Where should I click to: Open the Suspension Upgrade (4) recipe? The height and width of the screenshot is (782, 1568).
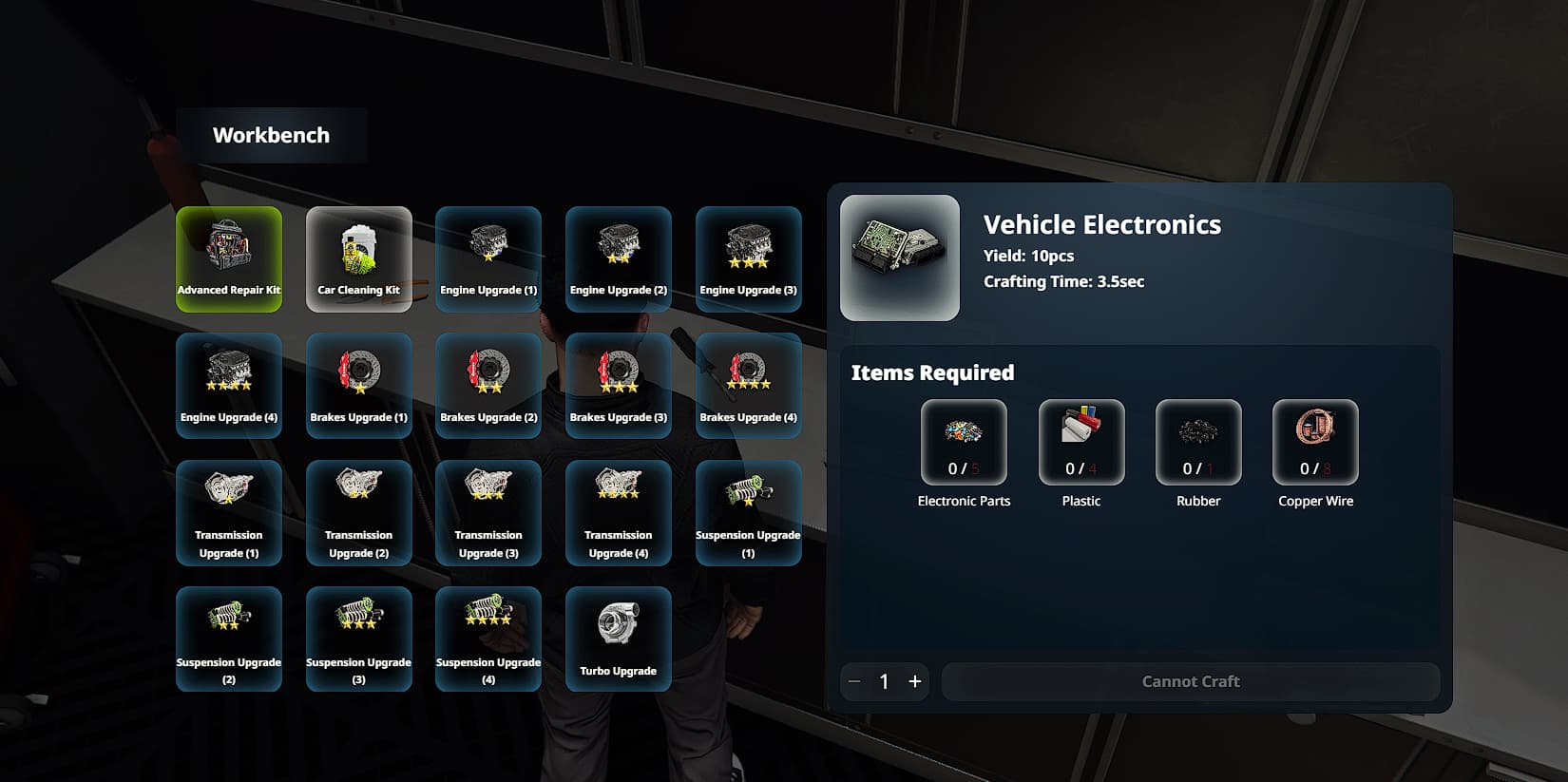[x=488, y=639]
